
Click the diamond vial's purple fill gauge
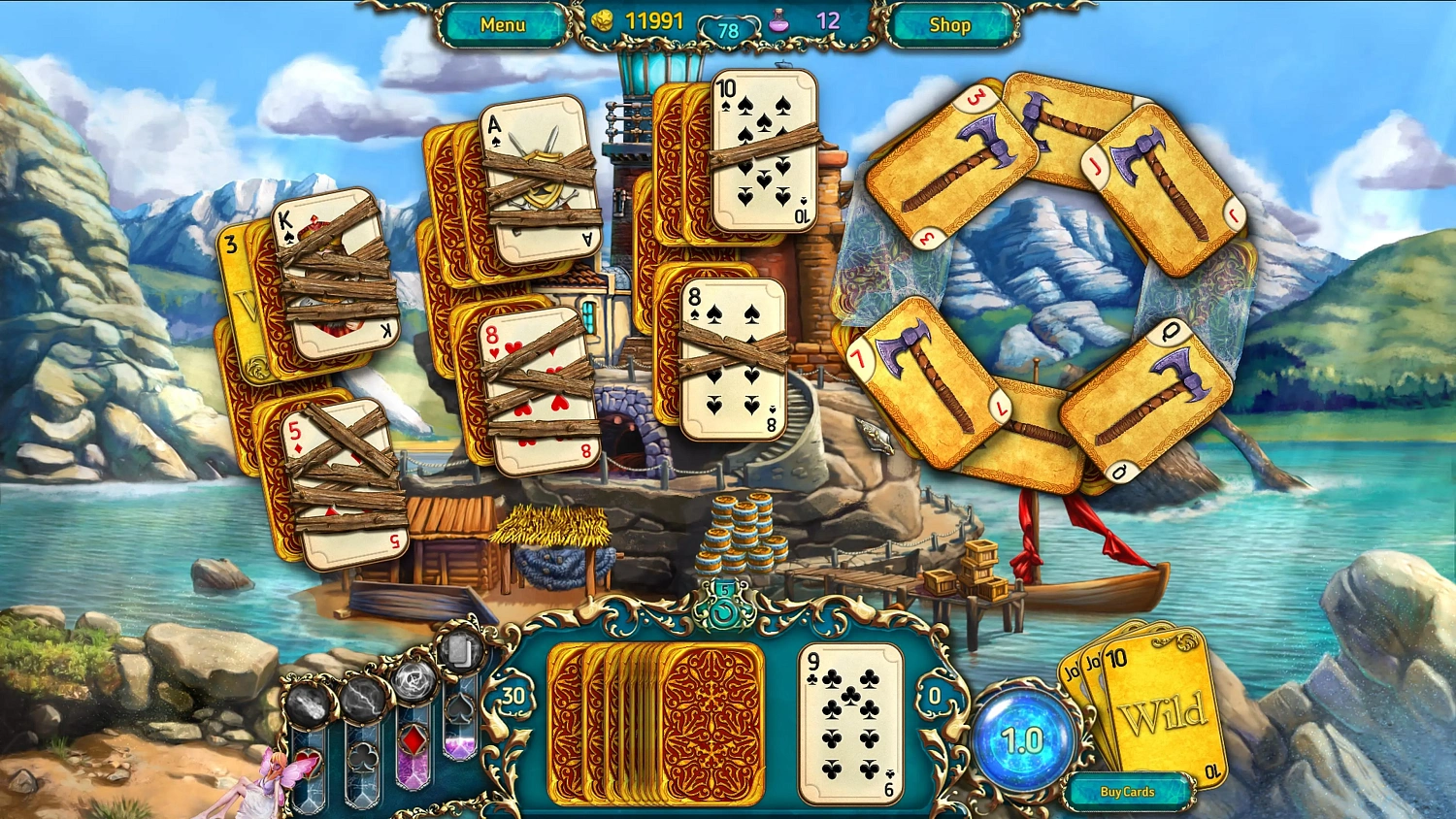[413, 767]
